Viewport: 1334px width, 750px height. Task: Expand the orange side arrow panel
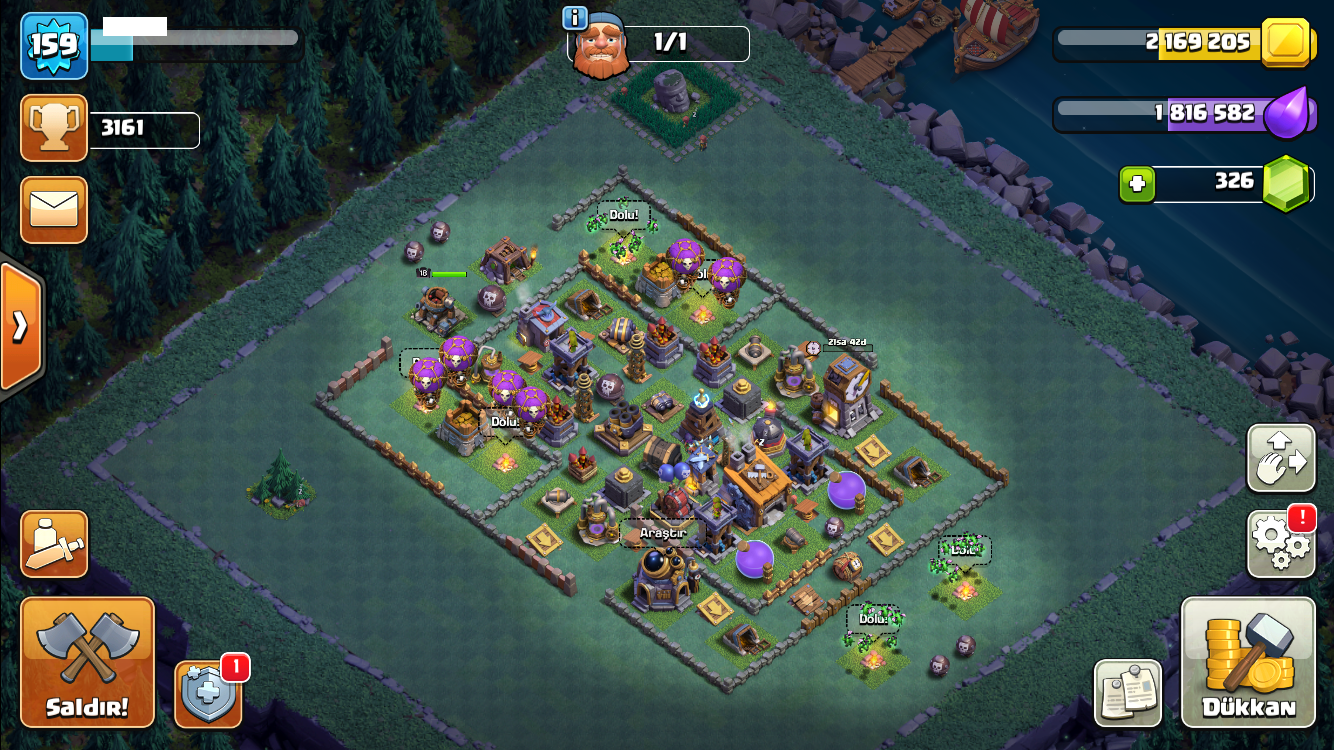pyautogui.click(x=20, y=326)
